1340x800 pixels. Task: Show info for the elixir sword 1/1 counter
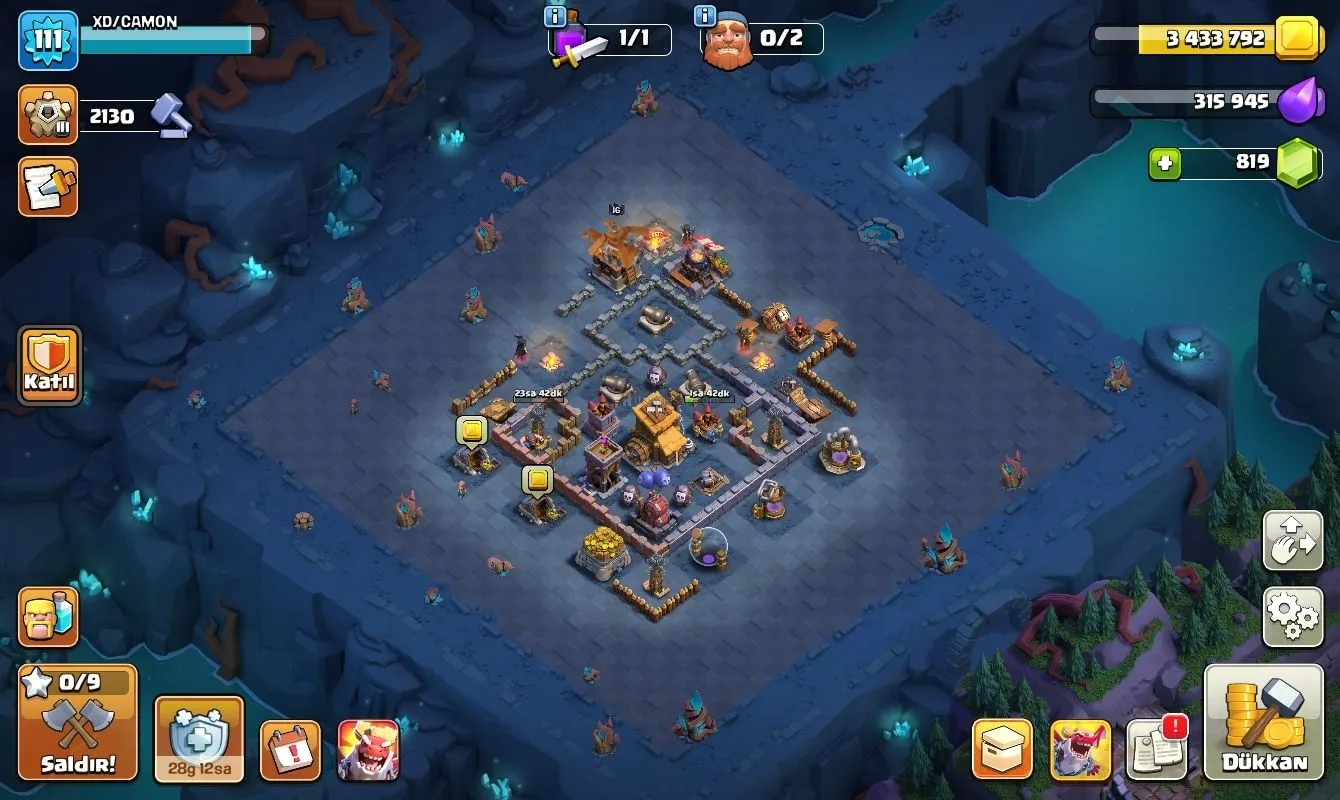click(555, 17)
